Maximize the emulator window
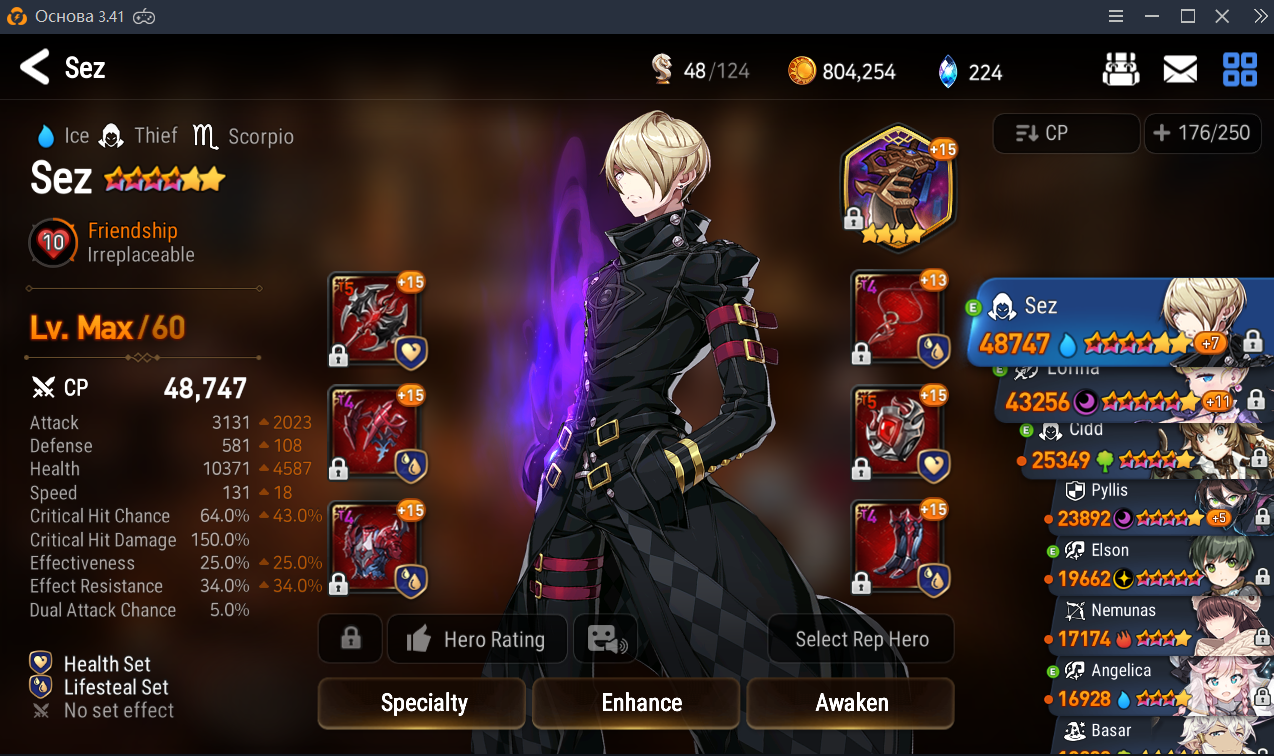Image resolution: width=1274 pixels, height=756 pixels. coord(1188,16)
